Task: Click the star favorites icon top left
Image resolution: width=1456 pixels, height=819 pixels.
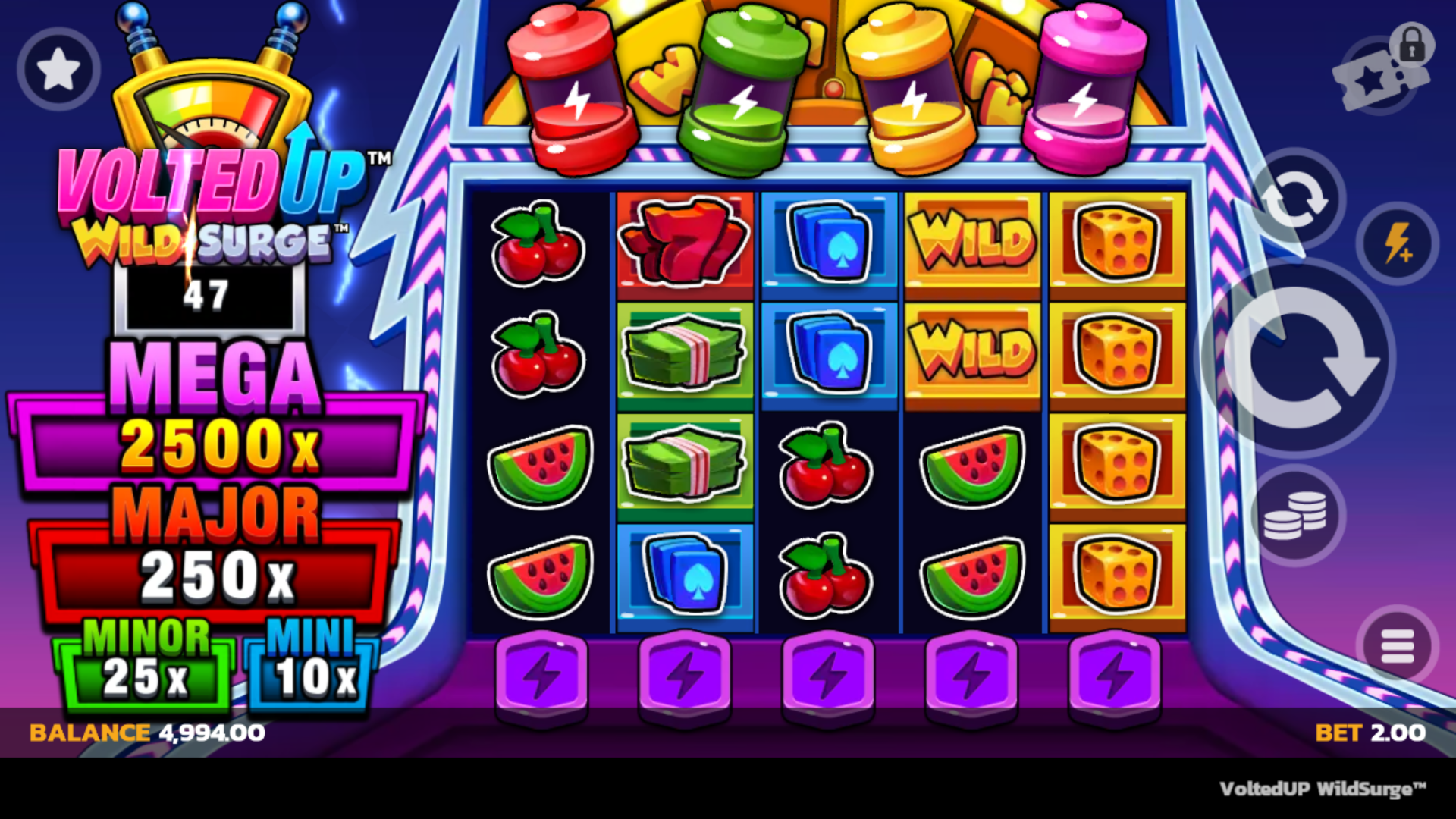Action: pos(57,67)
